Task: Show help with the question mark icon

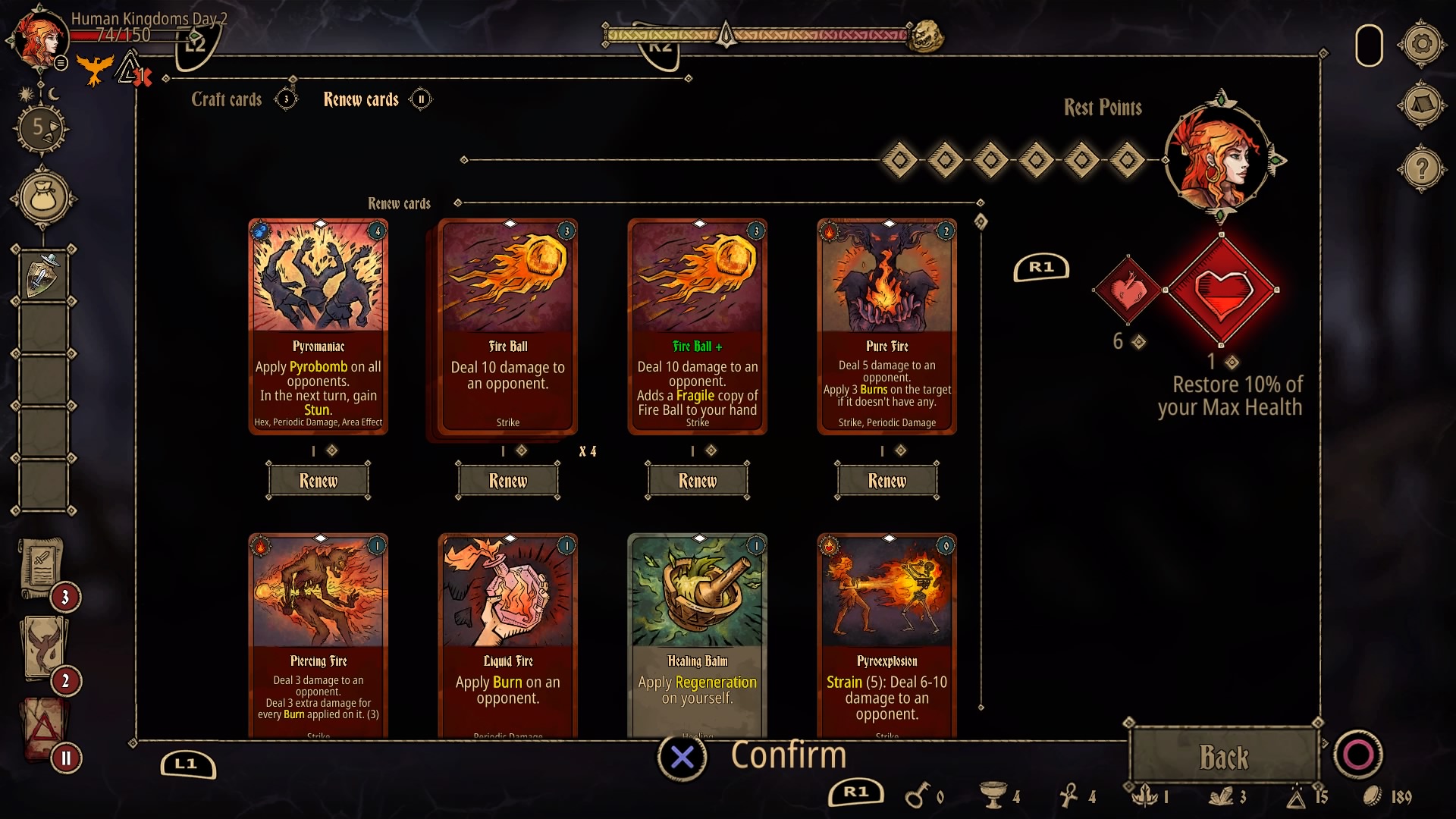Action: coord(1422,168)
